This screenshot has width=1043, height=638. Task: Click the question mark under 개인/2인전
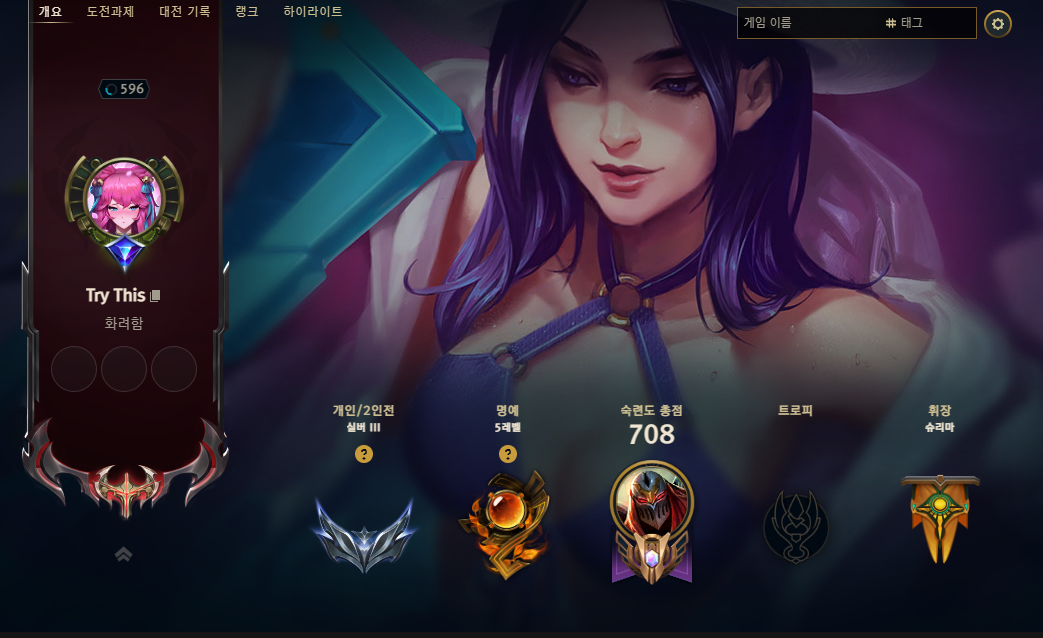coord(364,454)
